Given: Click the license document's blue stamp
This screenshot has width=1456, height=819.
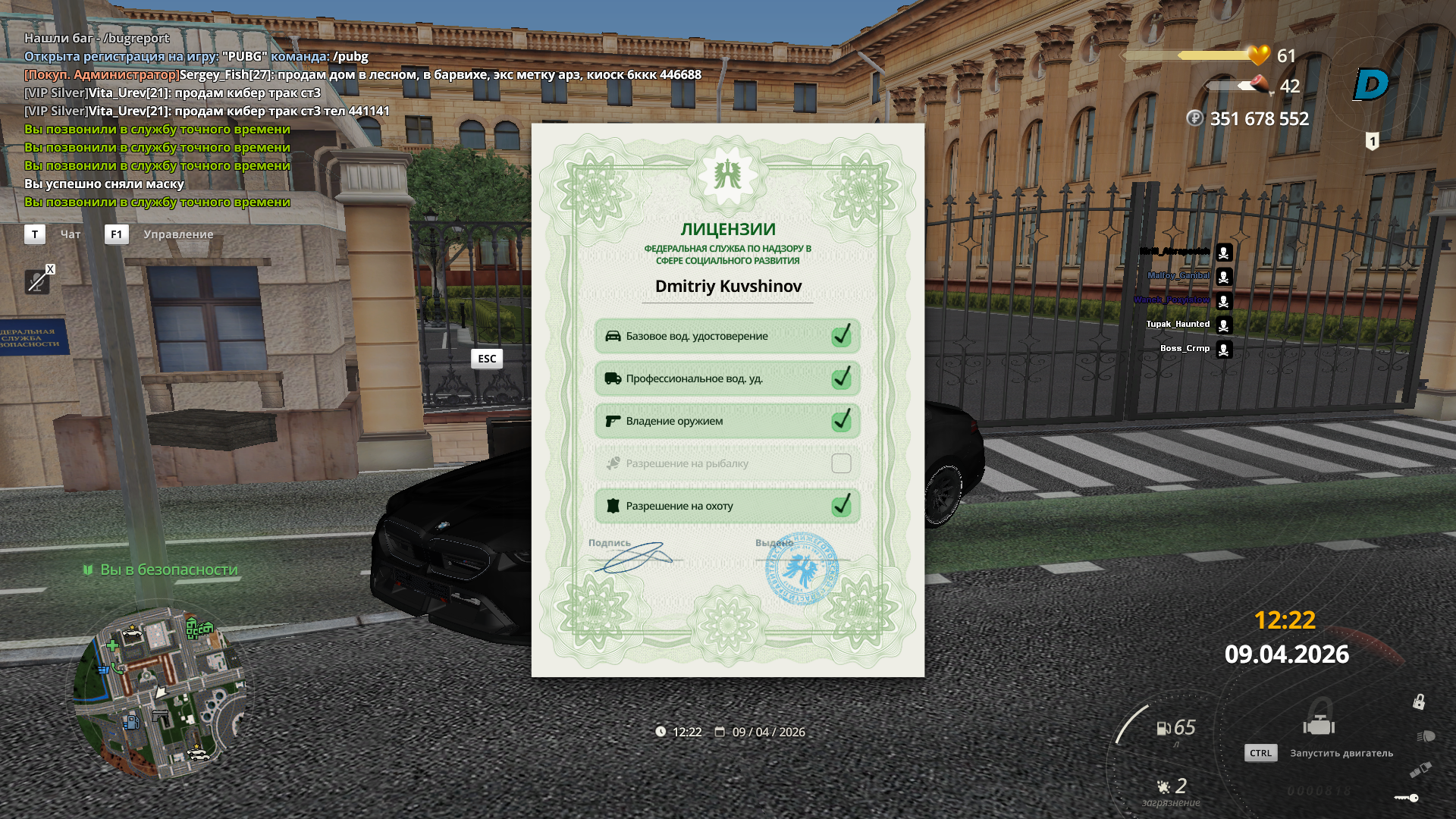Looking at the screenshot, I should (x=802, y=570).
